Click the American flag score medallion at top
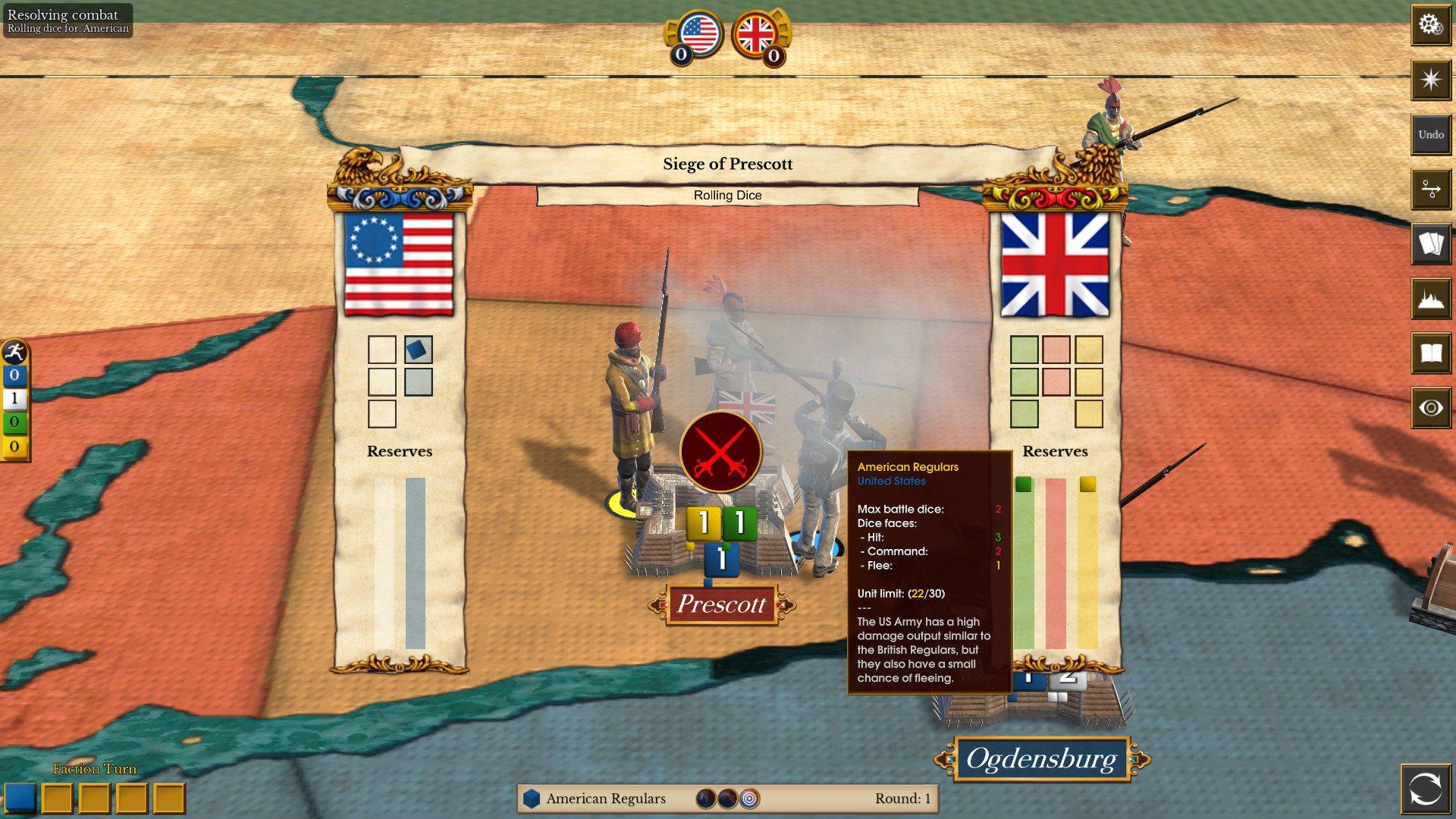Screen dimensions: 1456x819 tap(701, 33)
